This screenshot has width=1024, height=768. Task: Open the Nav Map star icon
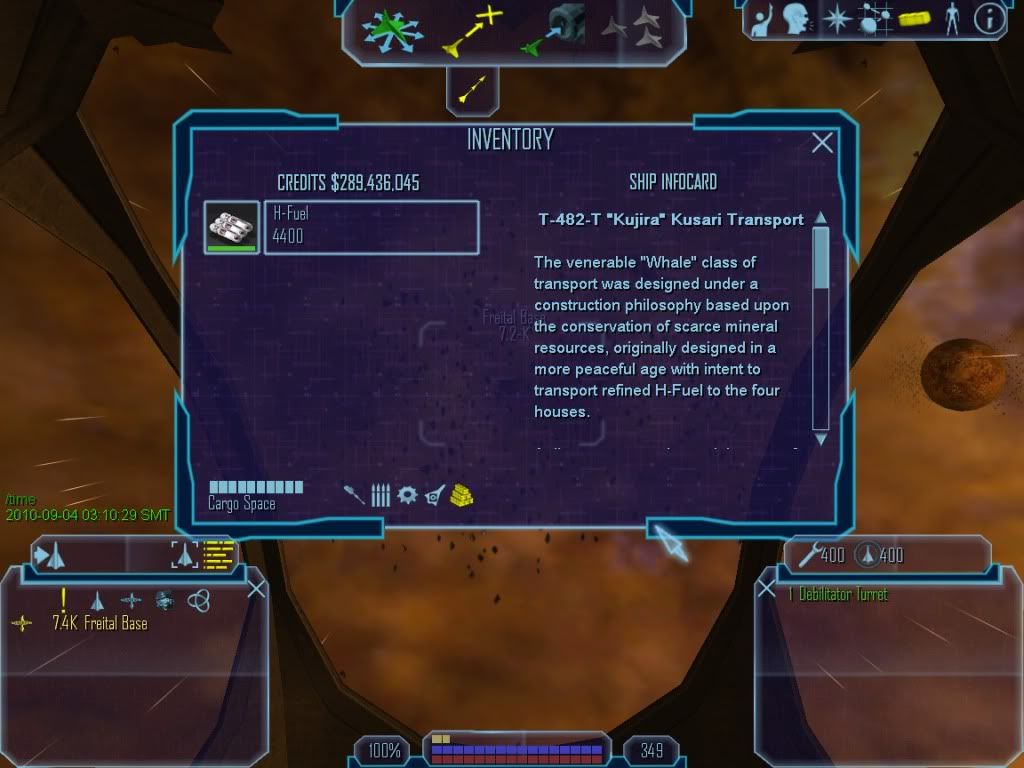click(x=836, y=19)
